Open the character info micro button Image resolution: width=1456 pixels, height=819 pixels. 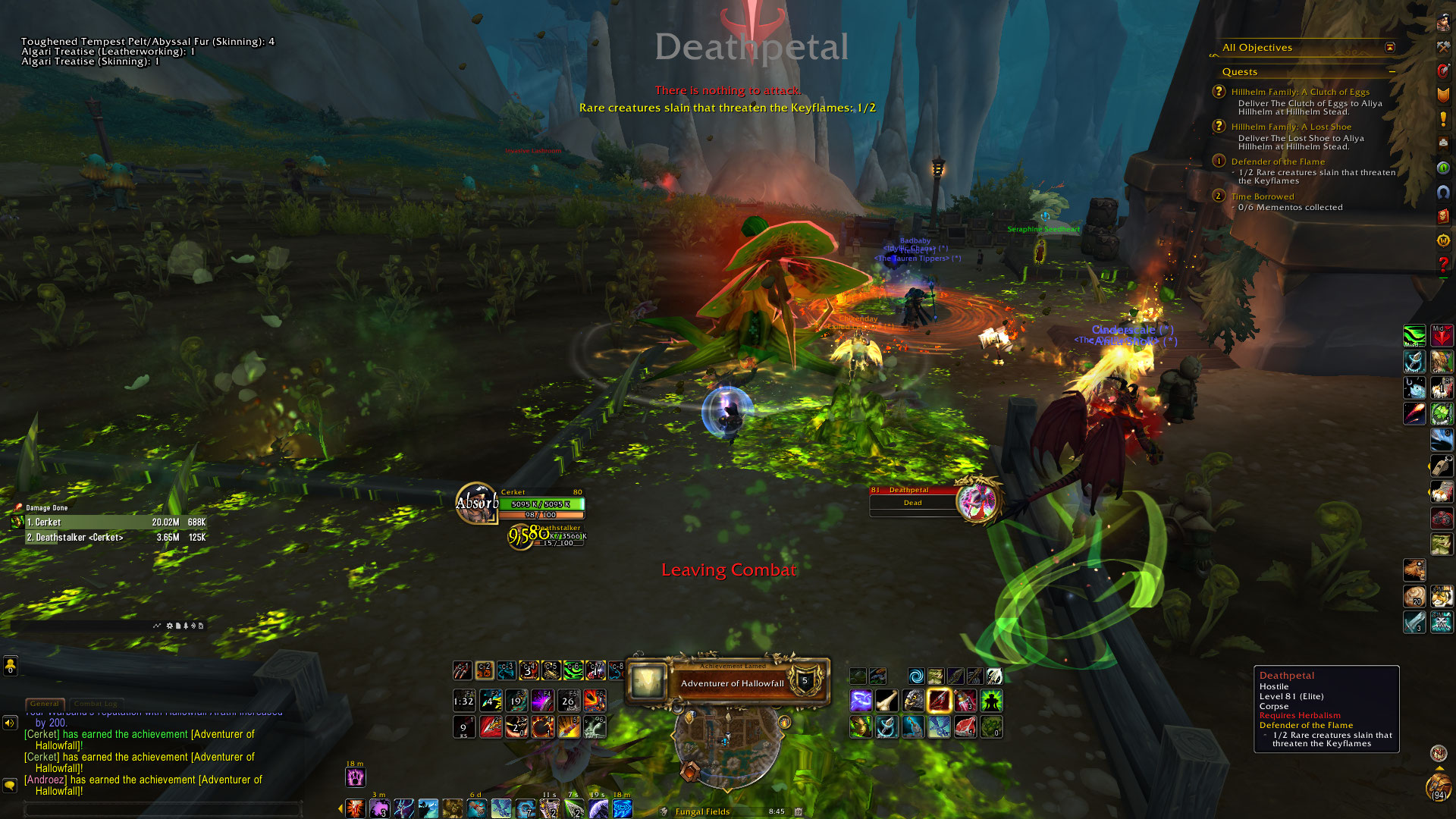pyautogui.click(x=1442, y=22)
